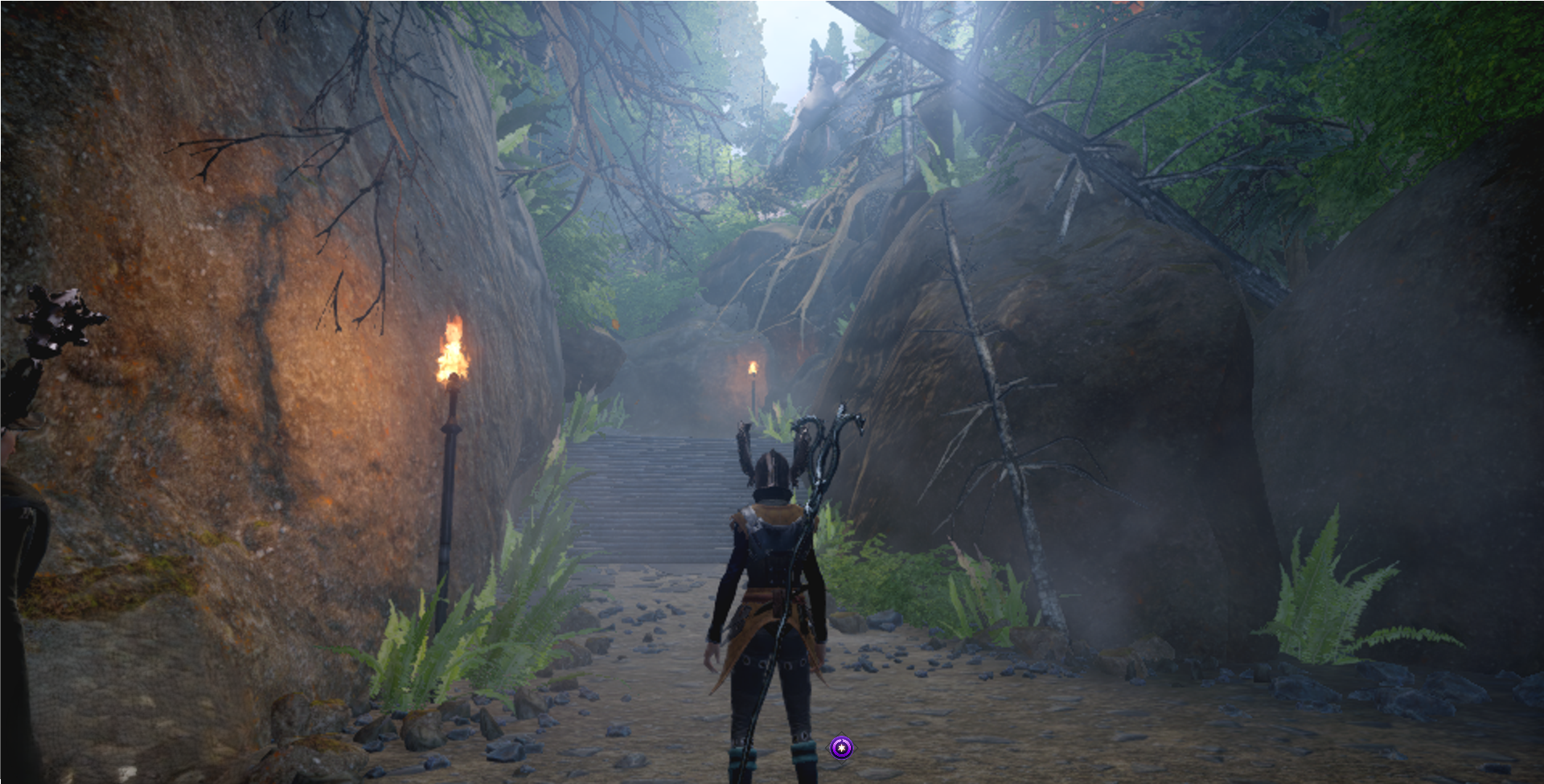This screenshot has height=784, width=1544.
Task: Click the purple star orb icon
Action: (x=841, y=749)
